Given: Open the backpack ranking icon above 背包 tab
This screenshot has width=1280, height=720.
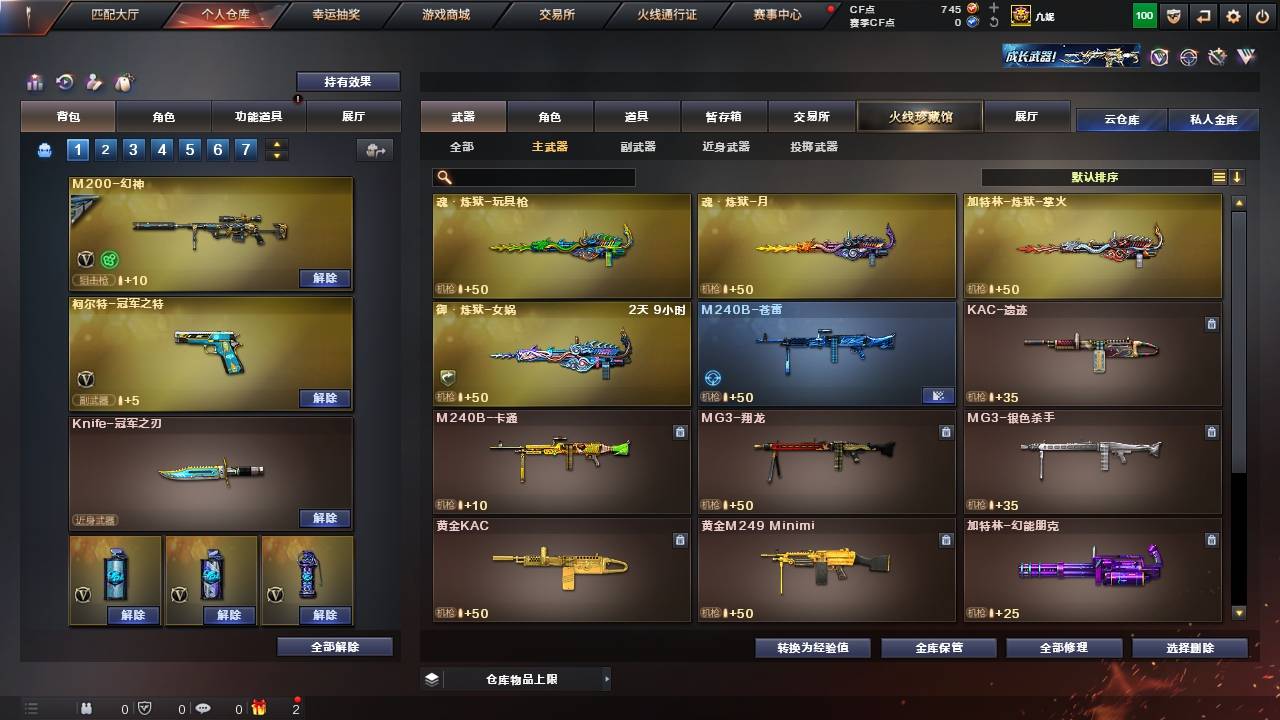Looking at the screenshot, I should pos(35,81).
